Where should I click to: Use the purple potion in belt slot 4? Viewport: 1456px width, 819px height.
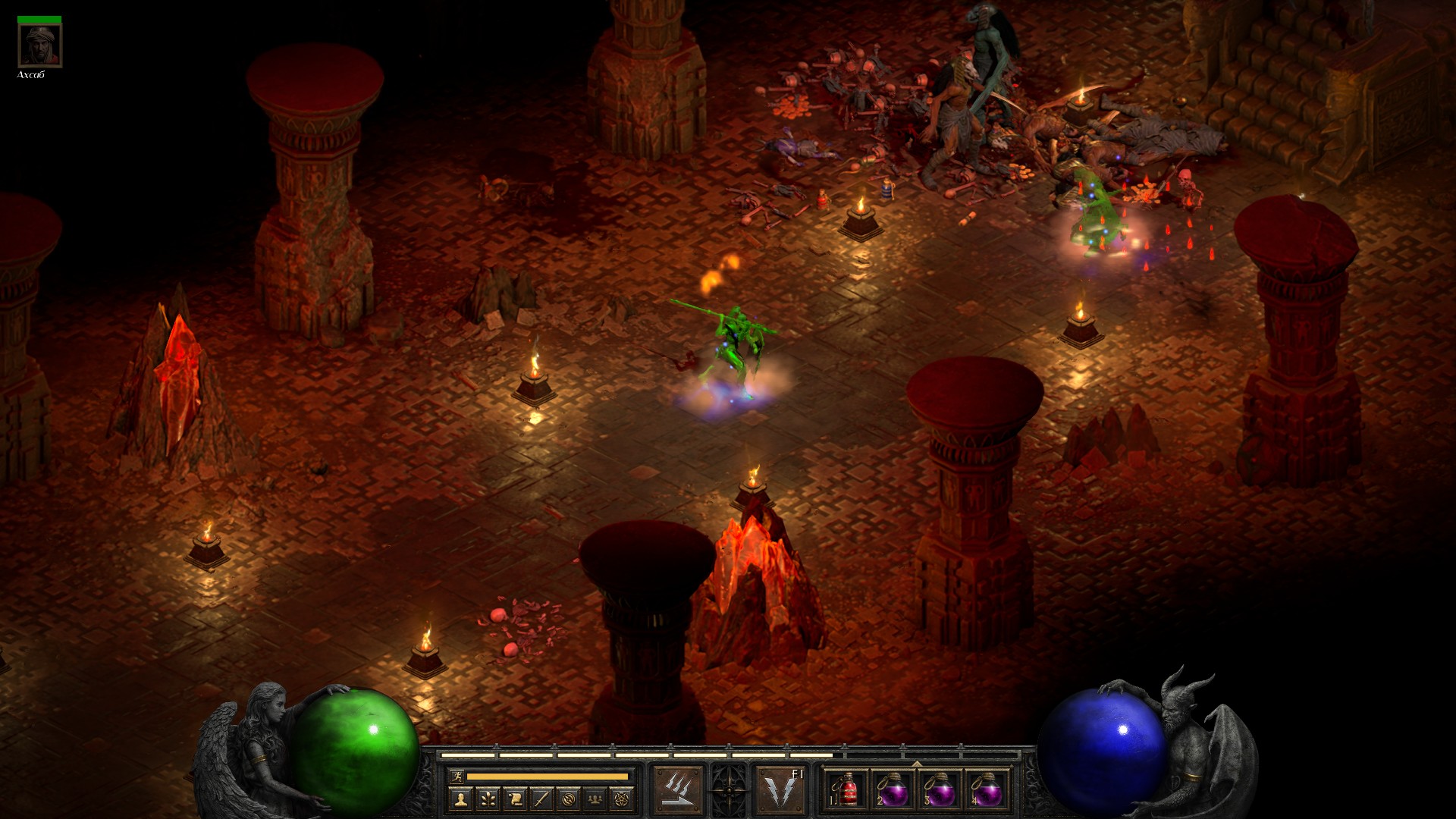point(987,789)
